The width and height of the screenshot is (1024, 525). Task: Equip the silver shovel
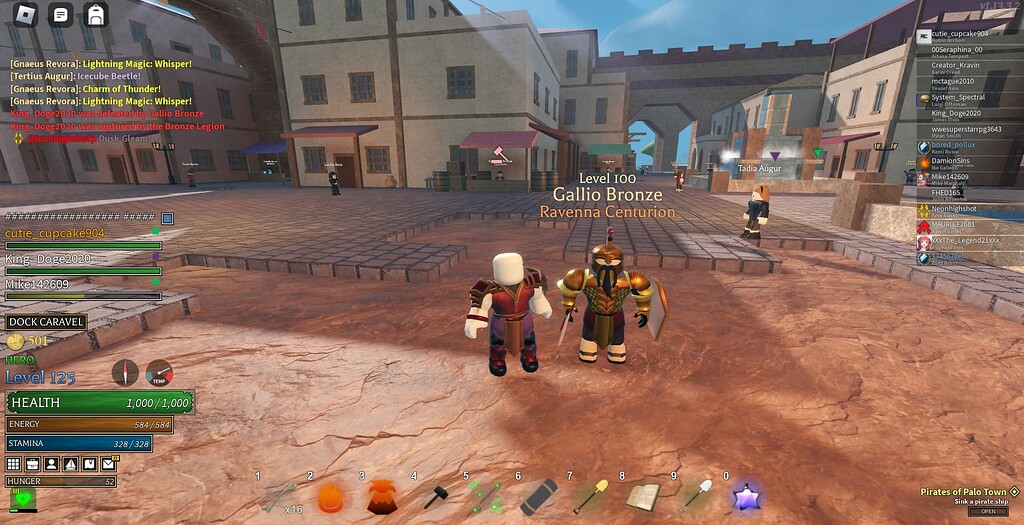693,496
